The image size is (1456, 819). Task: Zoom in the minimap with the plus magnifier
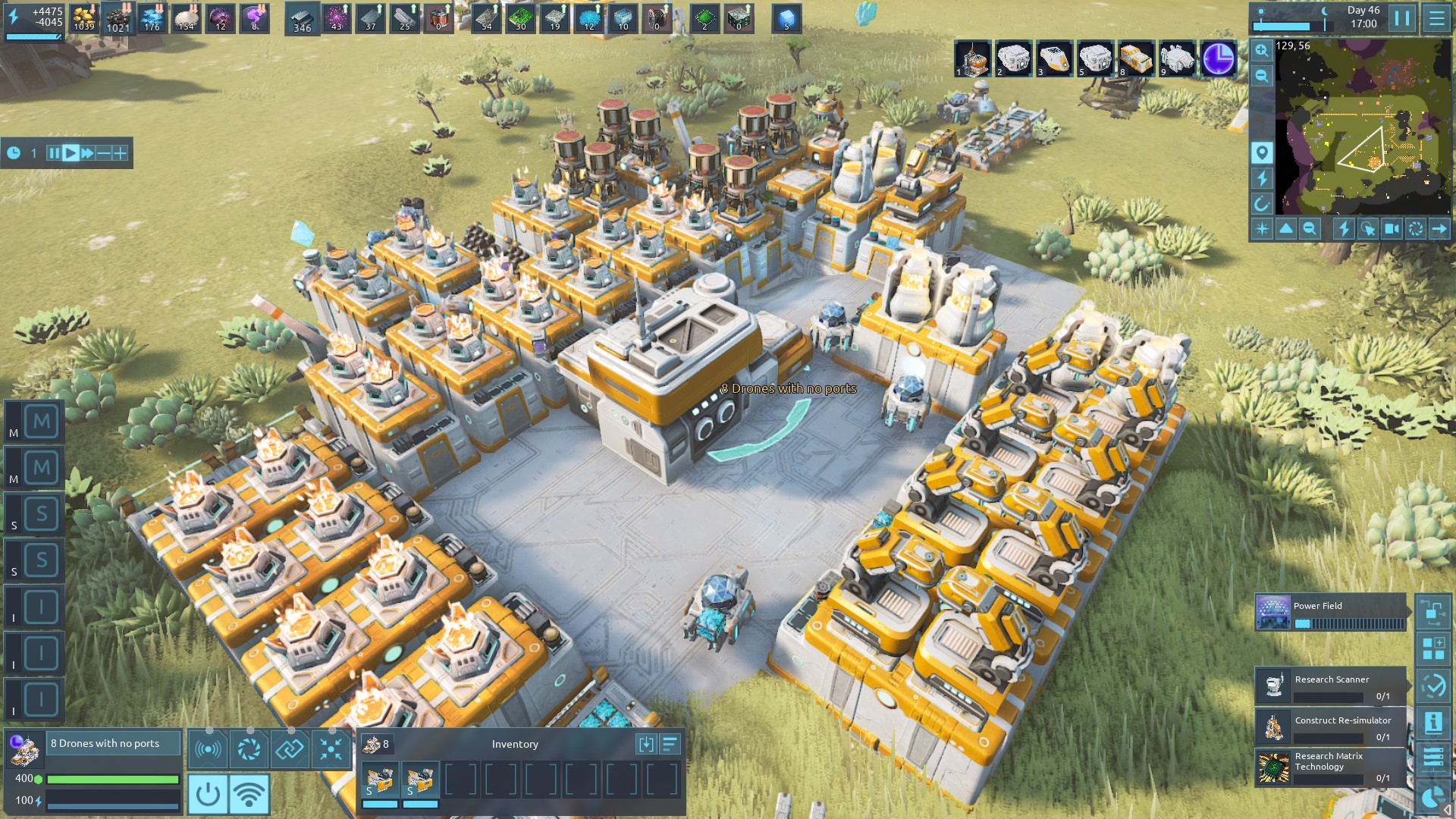[1261, 51]
